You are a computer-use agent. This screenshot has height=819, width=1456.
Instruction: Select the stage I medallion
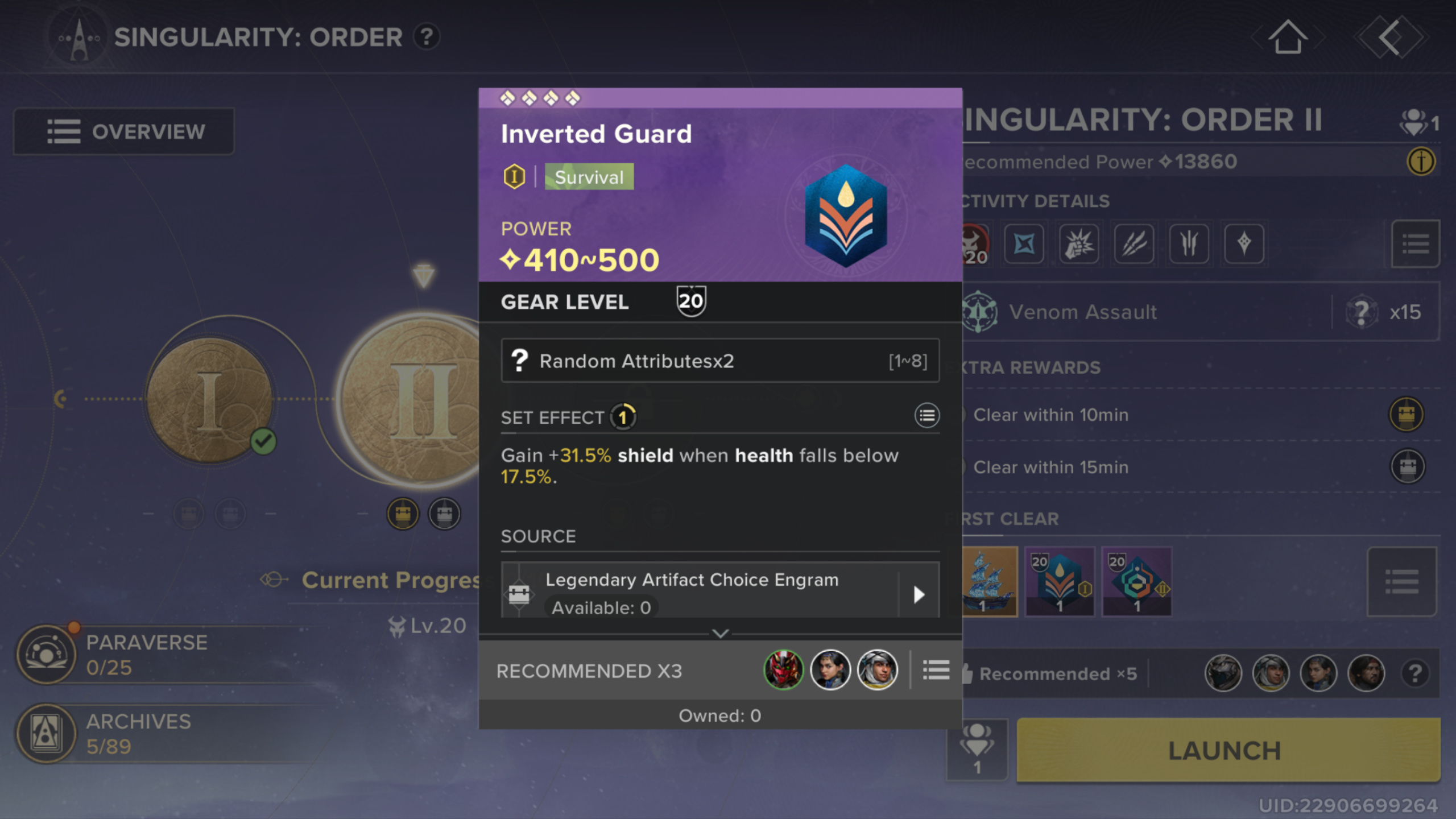coord(209,399)
